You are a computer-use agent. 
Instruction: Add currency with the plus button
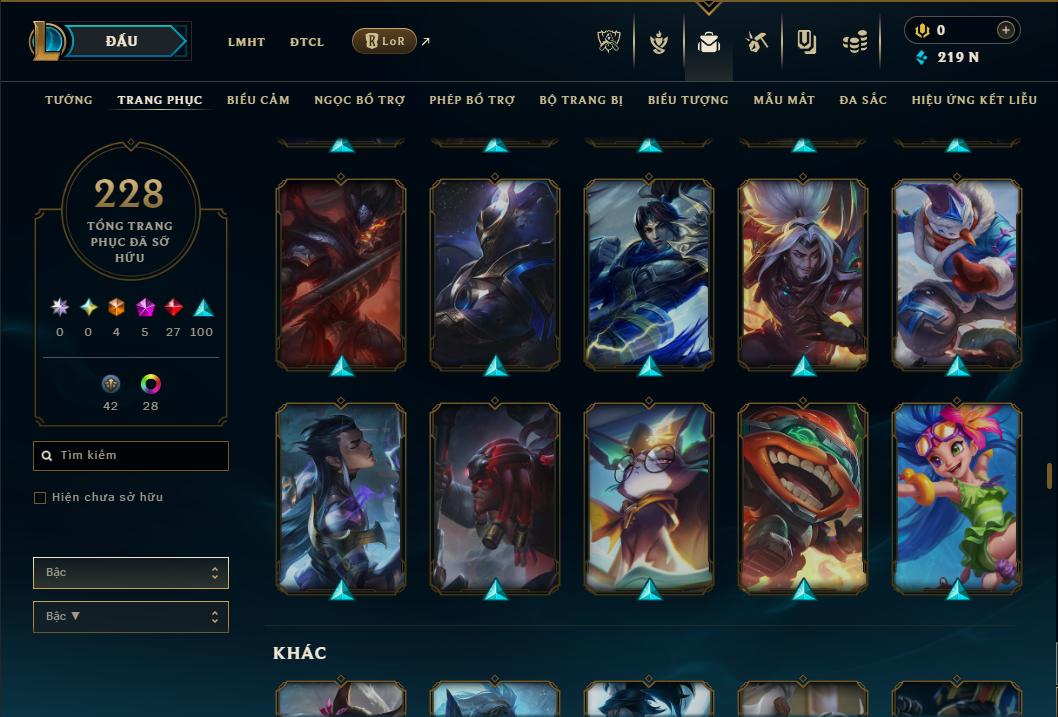[x=1006, y=30]
